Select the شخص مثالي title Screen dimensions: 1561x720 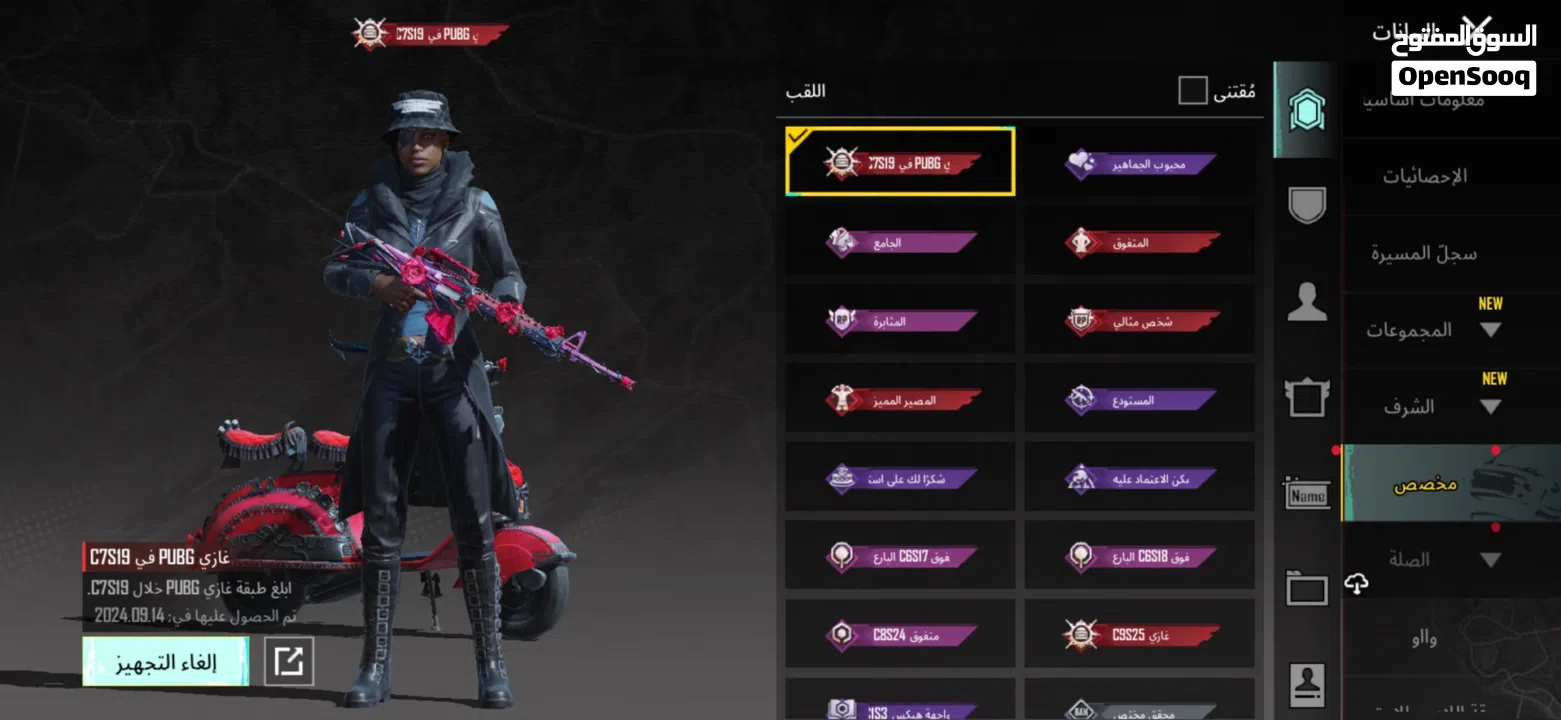point(1139,320)
